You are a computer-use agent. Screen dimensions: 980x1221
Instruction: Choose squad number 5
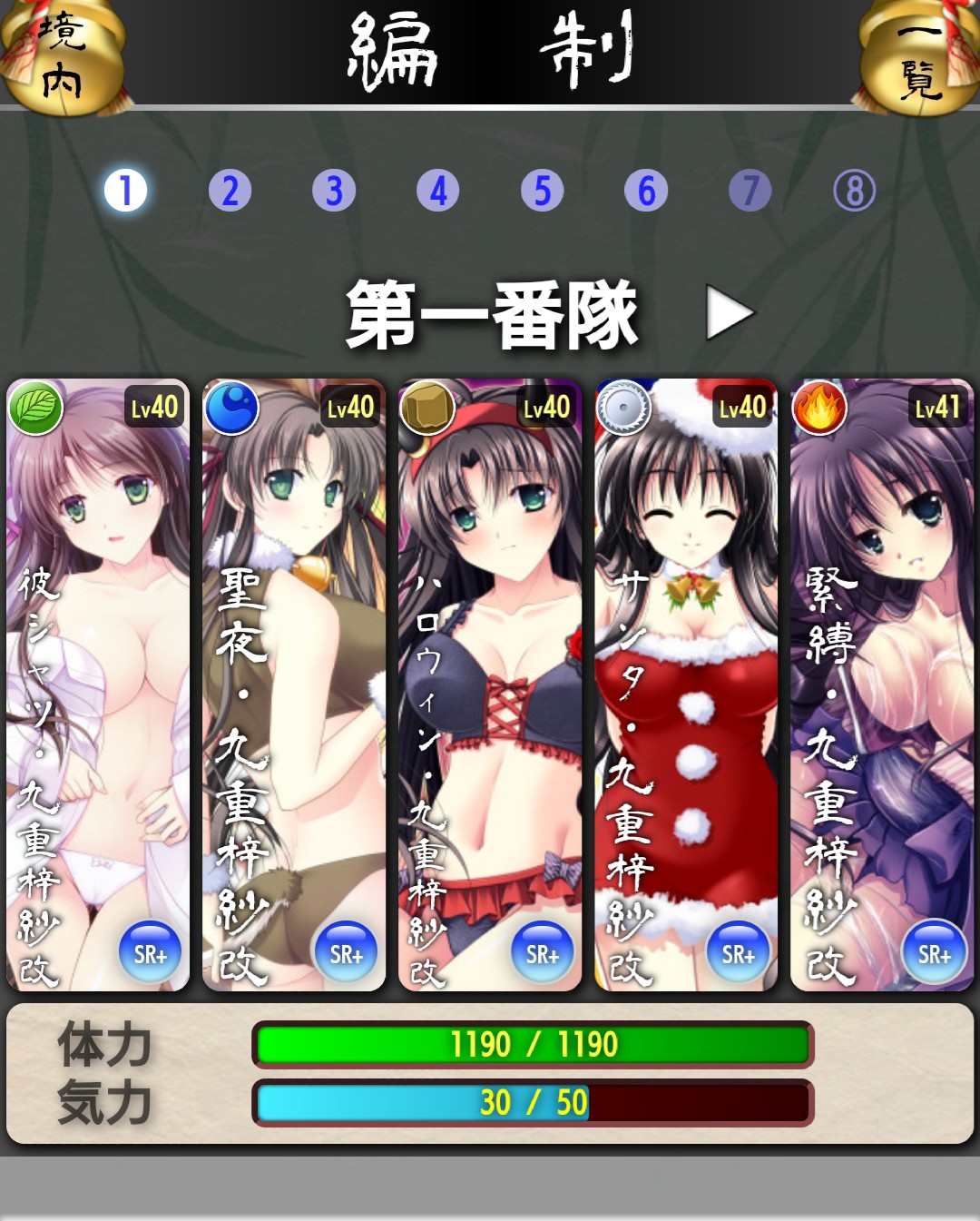point(543,191)
